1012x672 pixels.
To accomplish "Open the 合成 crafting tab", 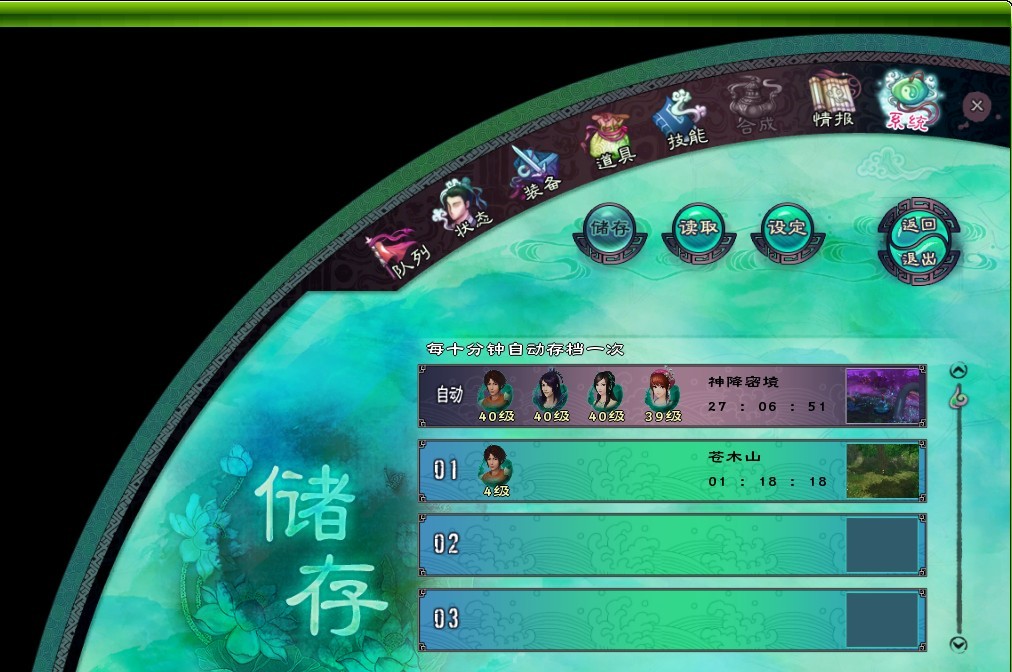I will coord(754,107).
